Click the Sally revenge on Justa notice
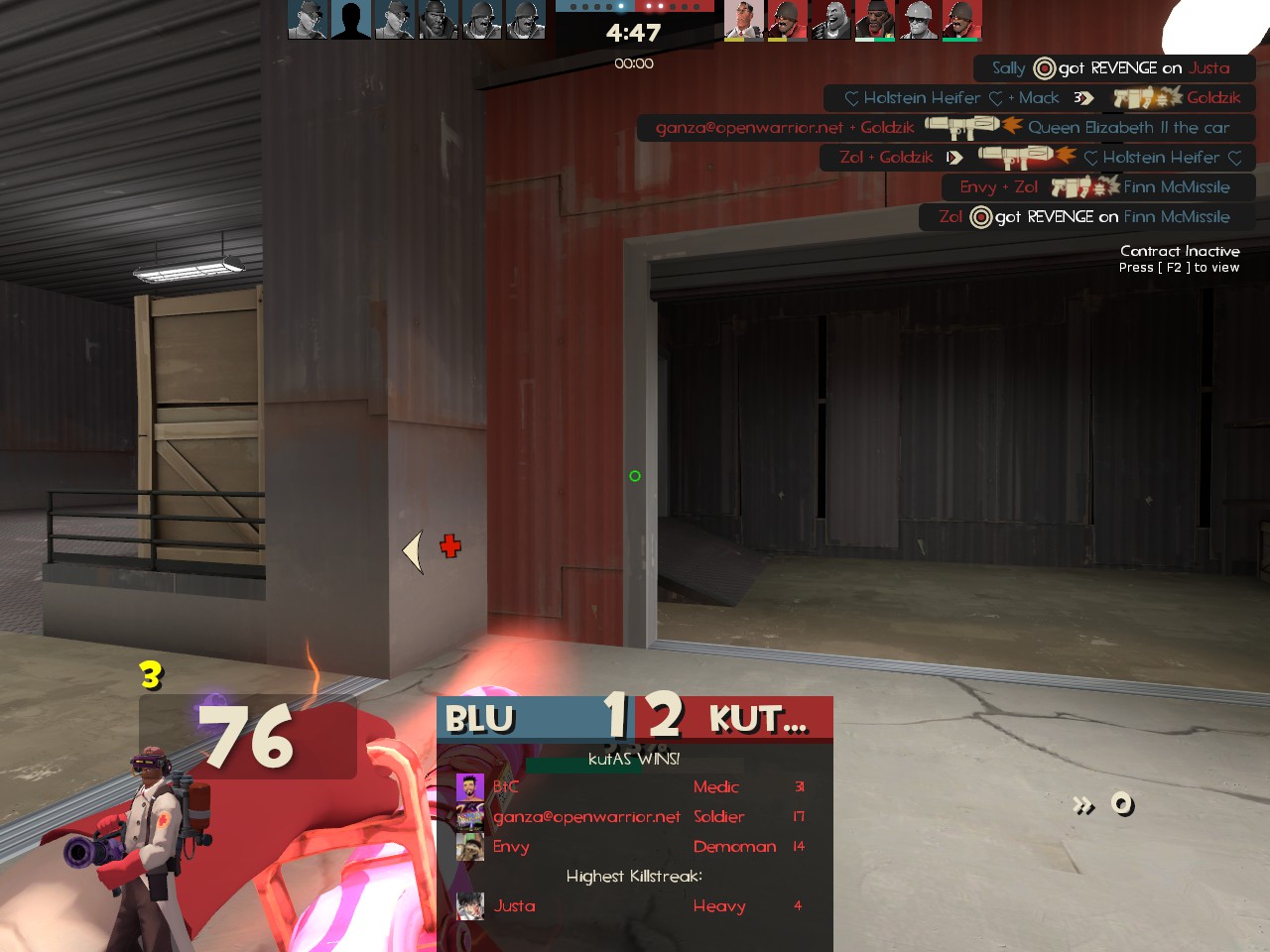The image size is (1270, 952). 1111,68
